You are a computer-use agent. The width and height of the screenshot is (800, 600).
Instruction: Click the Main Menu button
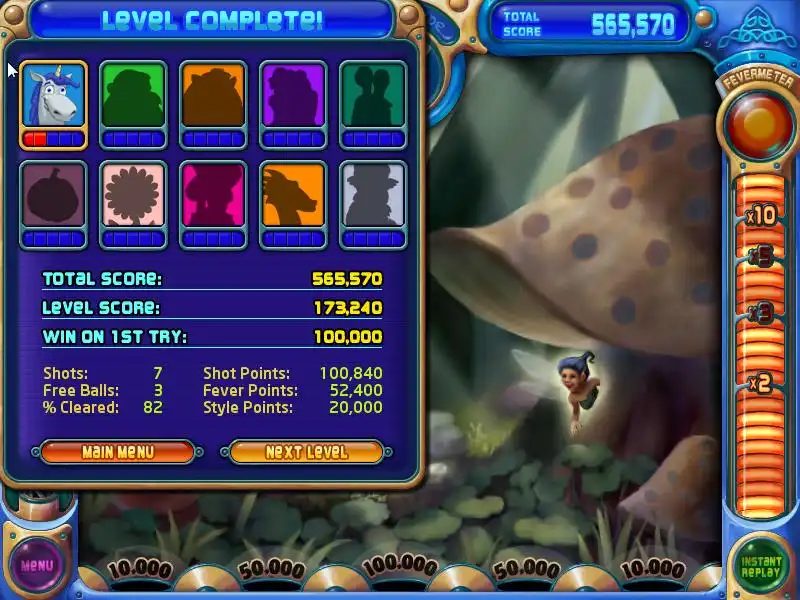point(118,452)
